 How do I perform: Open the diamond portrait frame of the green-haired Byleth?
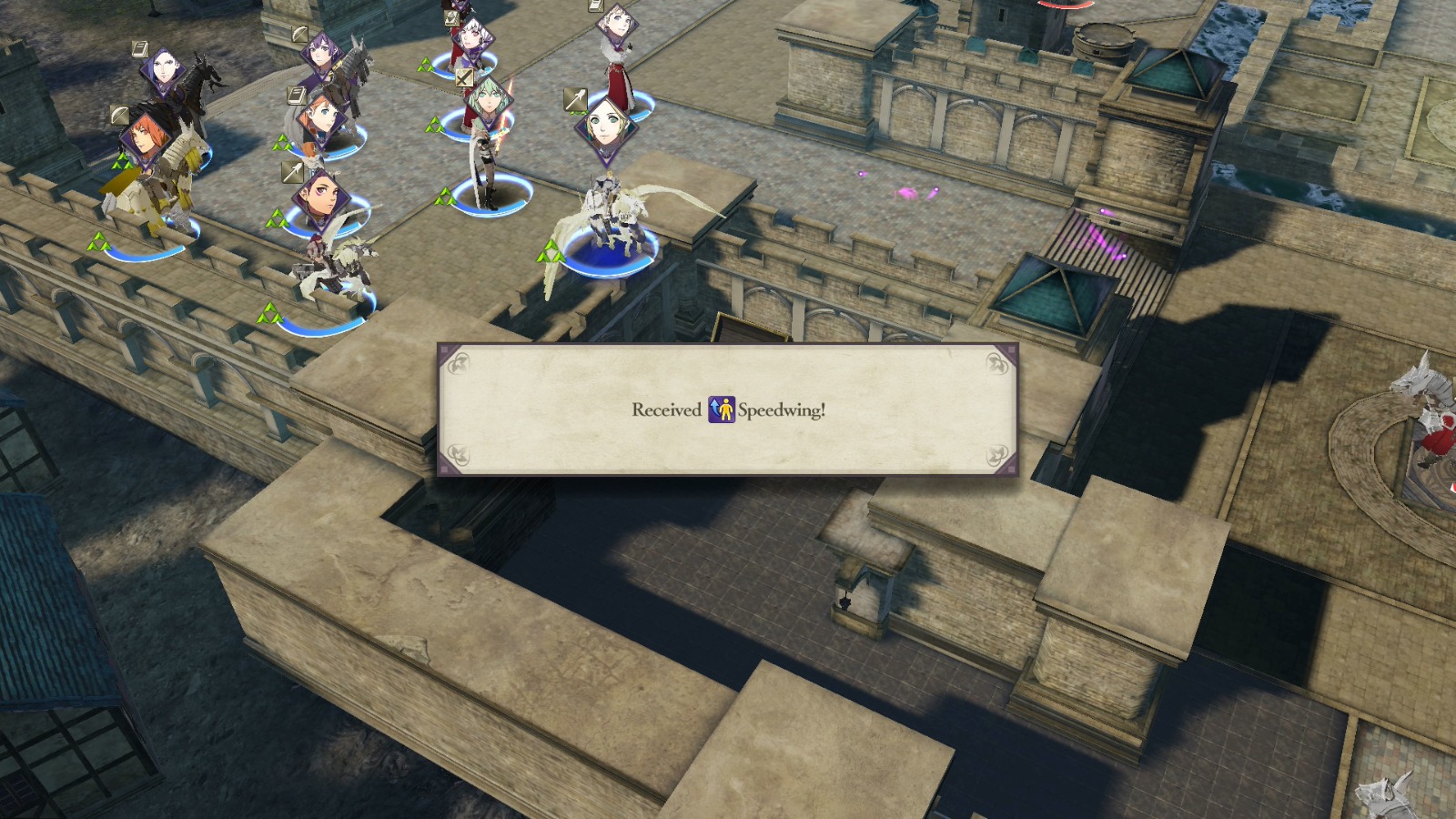pos(487,105)
